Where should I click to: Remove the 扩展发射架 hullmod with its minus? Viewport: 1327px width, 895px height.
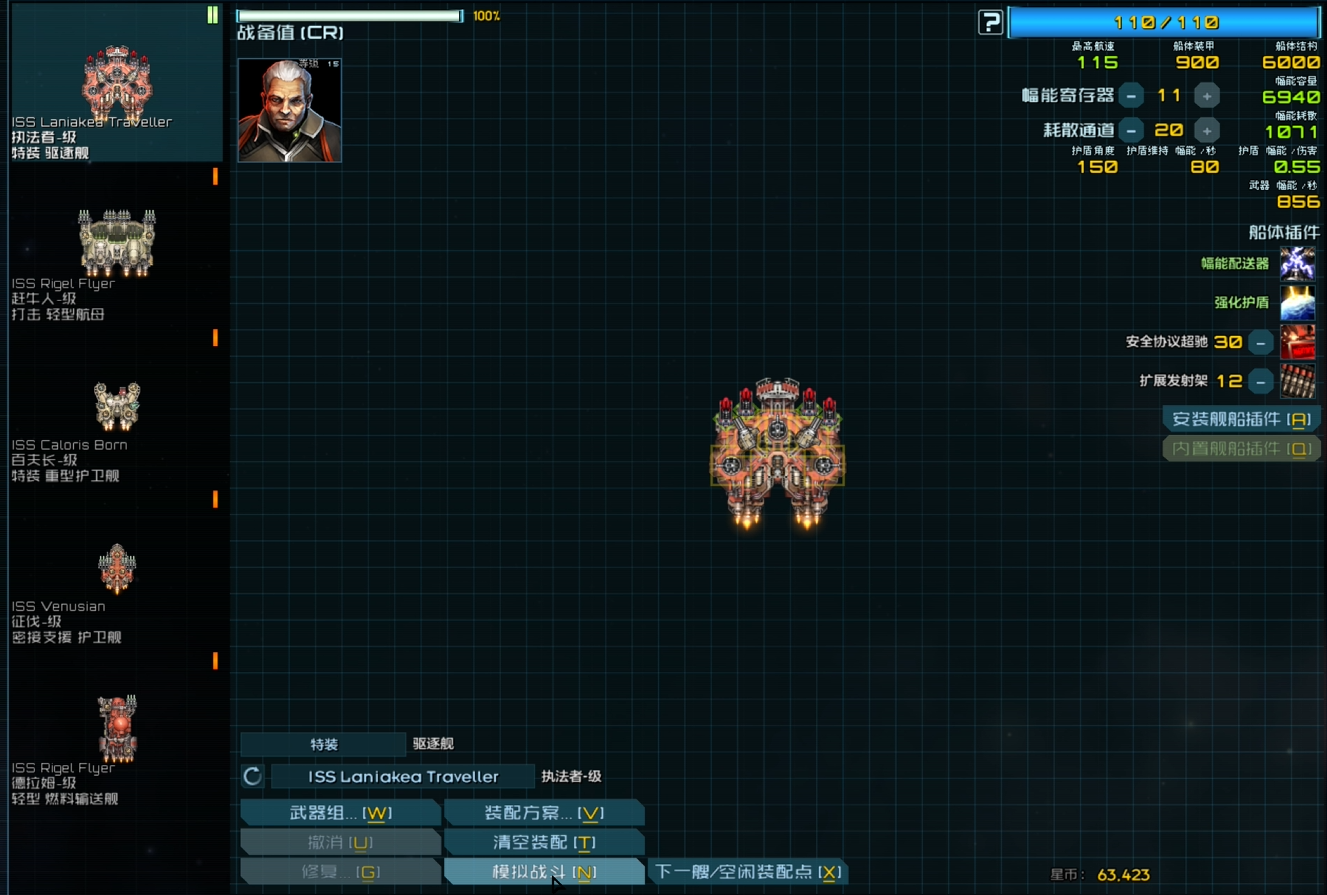click(1261, 381)
